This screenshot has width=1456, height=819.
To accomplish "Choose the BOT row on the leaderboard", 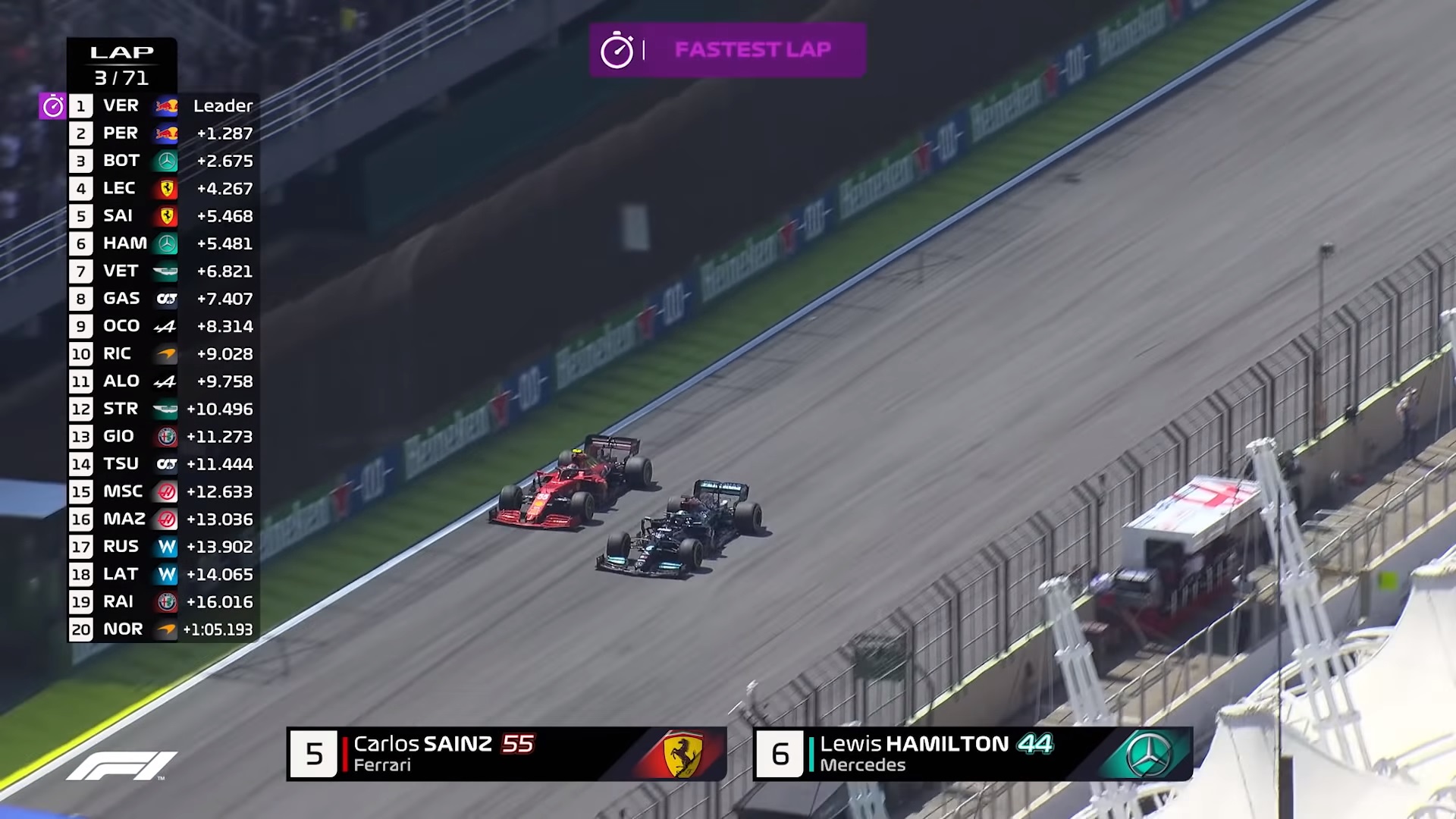I will pos(163,161).
